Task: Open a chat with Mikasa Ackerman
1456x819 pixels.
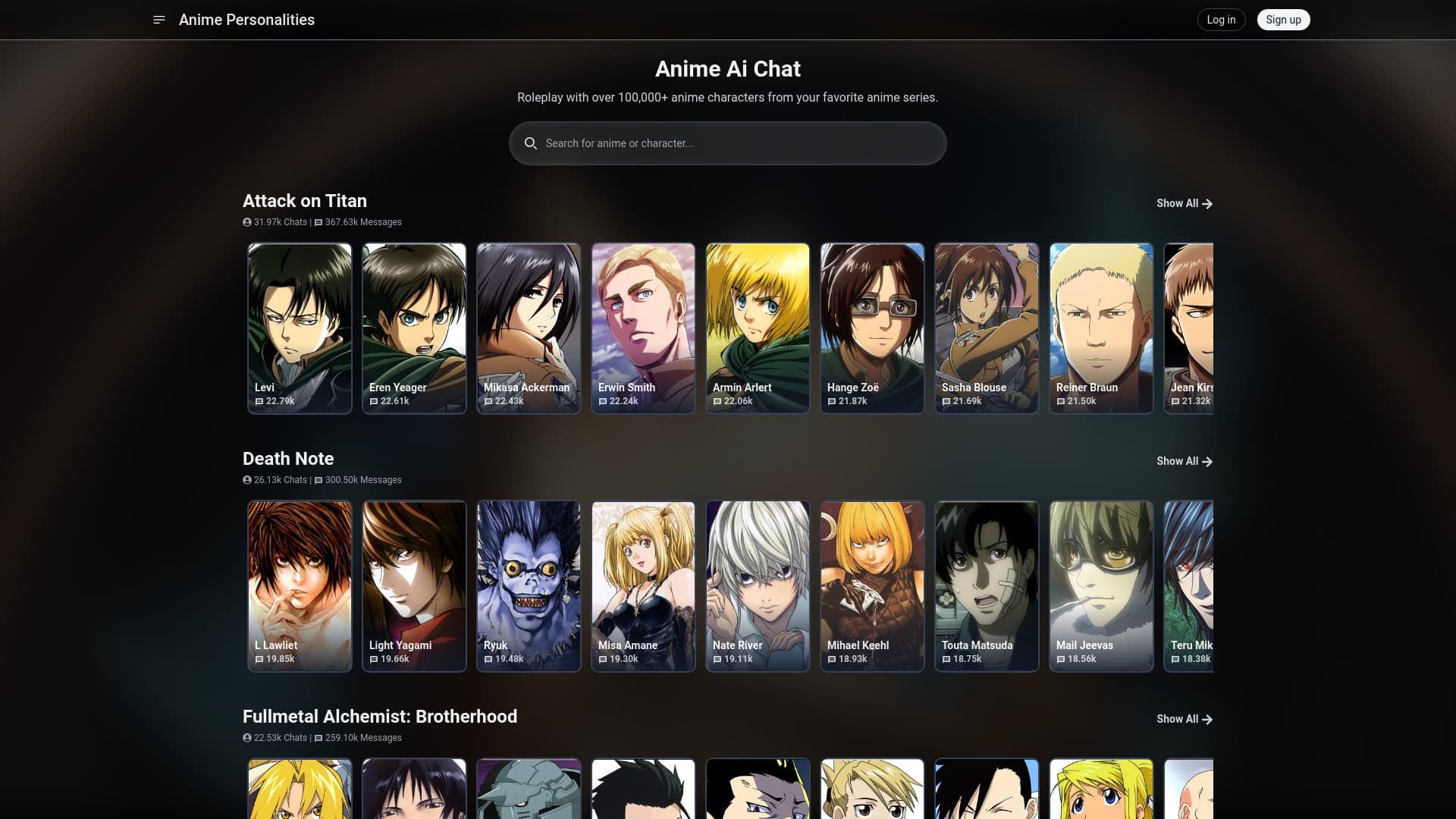Action: click(529, 328)
